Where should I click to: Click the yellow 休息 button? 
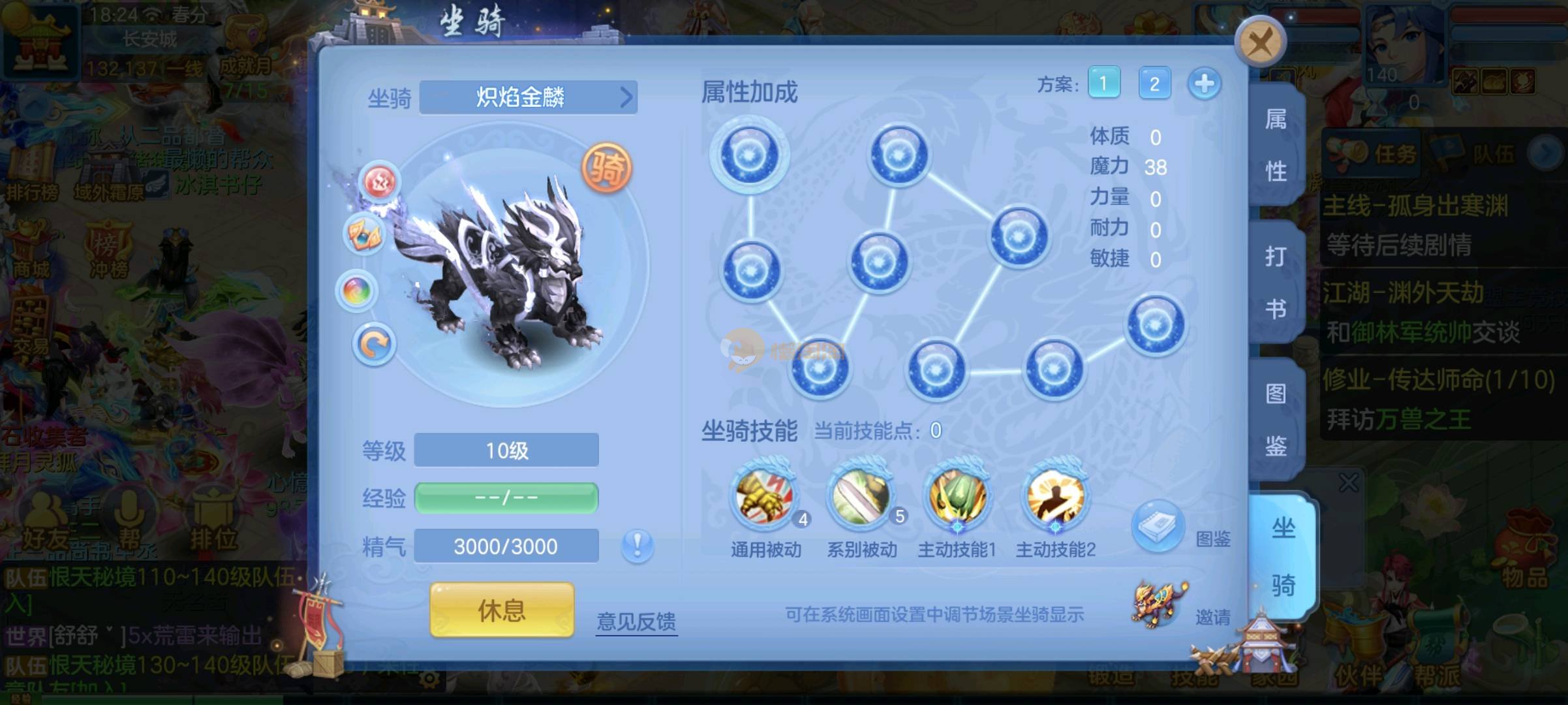click(502, 610)
